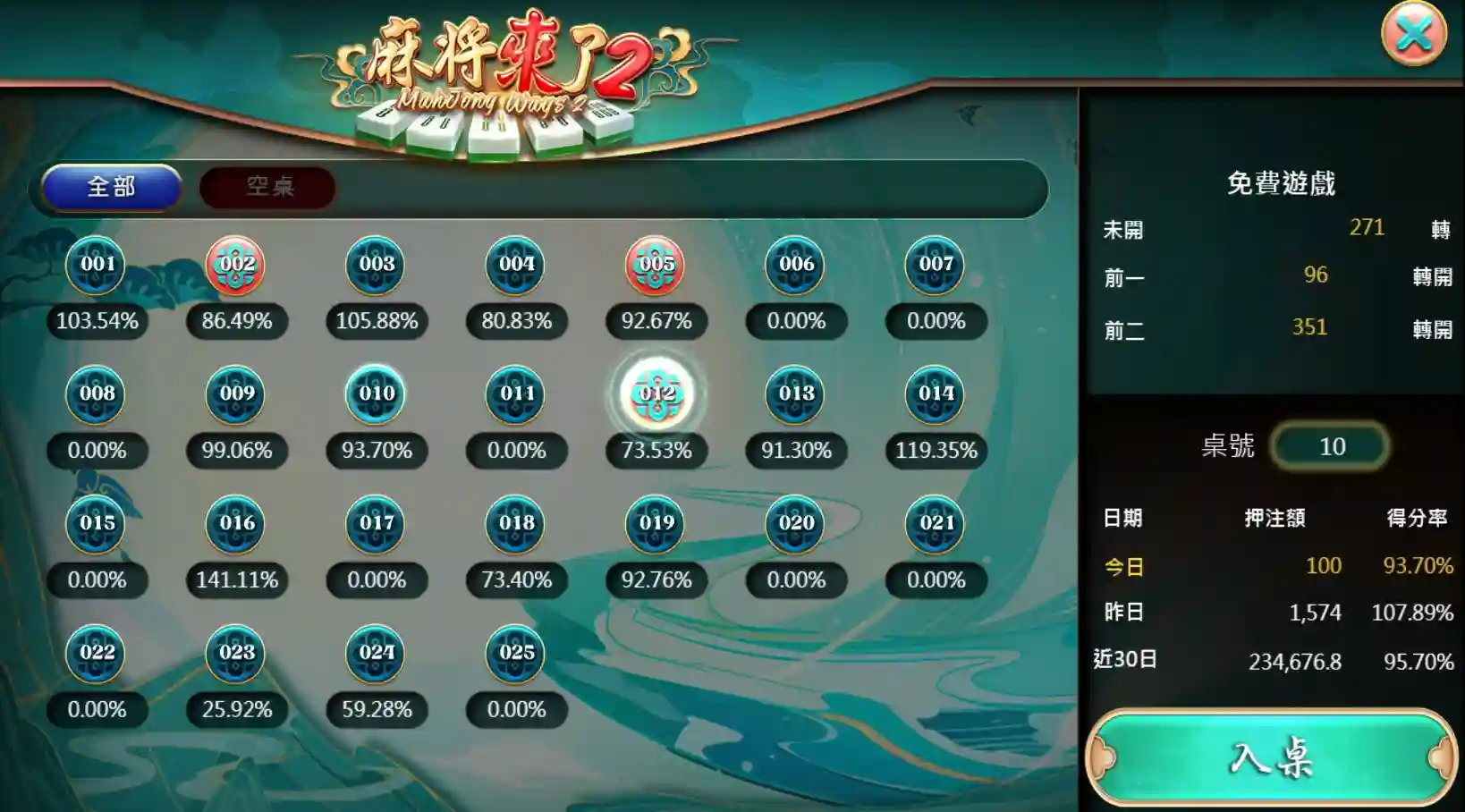Select table 025 icon

point(516,654)
